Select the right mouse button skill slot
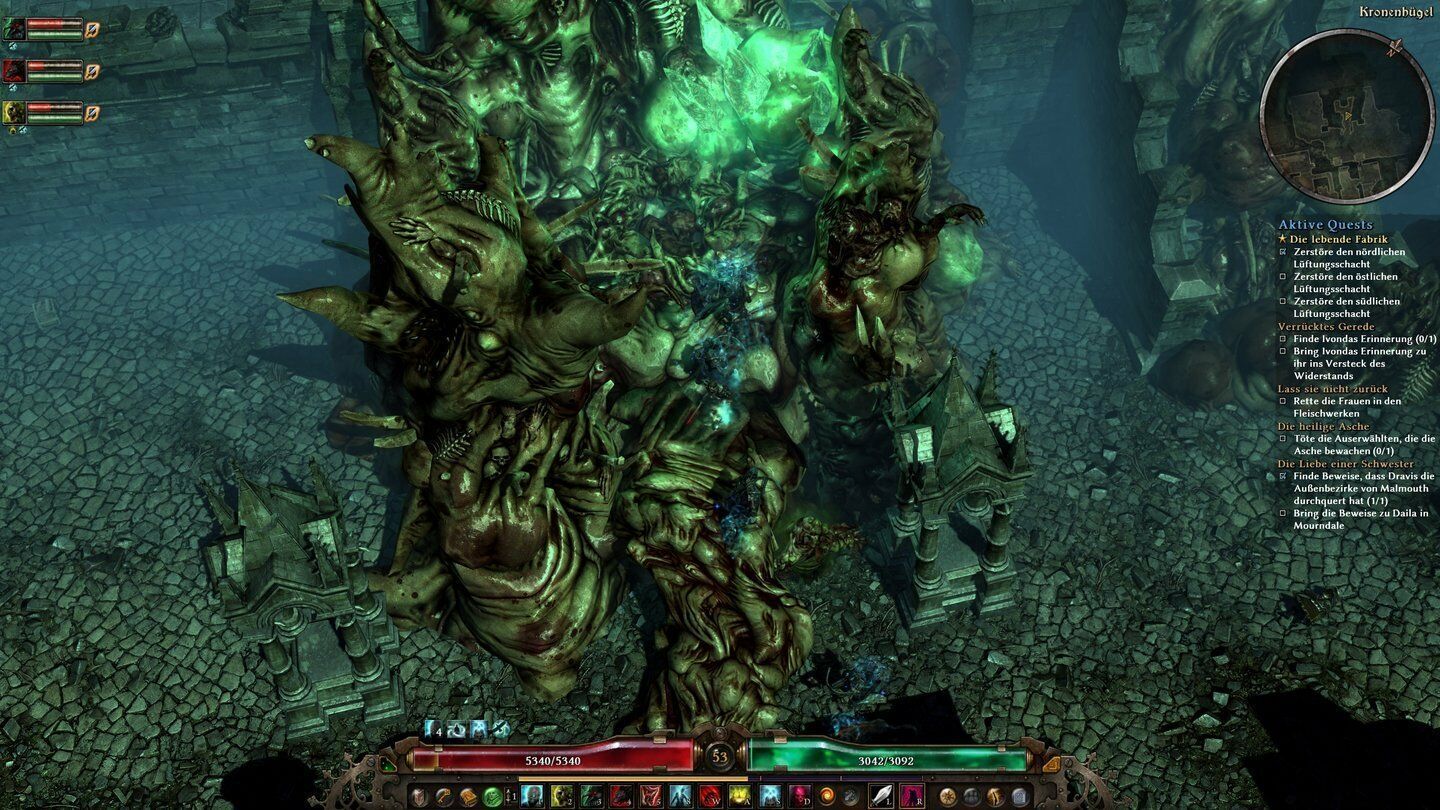 (x=911, y=796)
